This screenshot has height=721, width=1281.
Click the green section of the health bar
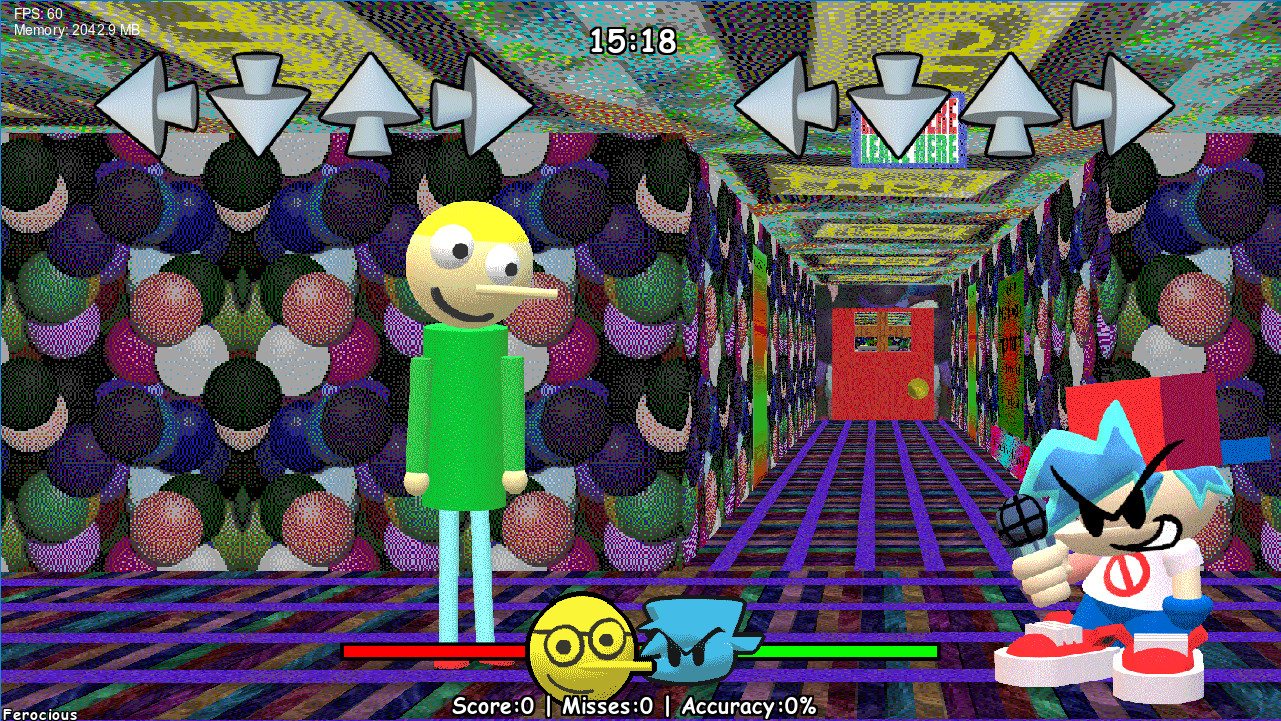840,652
